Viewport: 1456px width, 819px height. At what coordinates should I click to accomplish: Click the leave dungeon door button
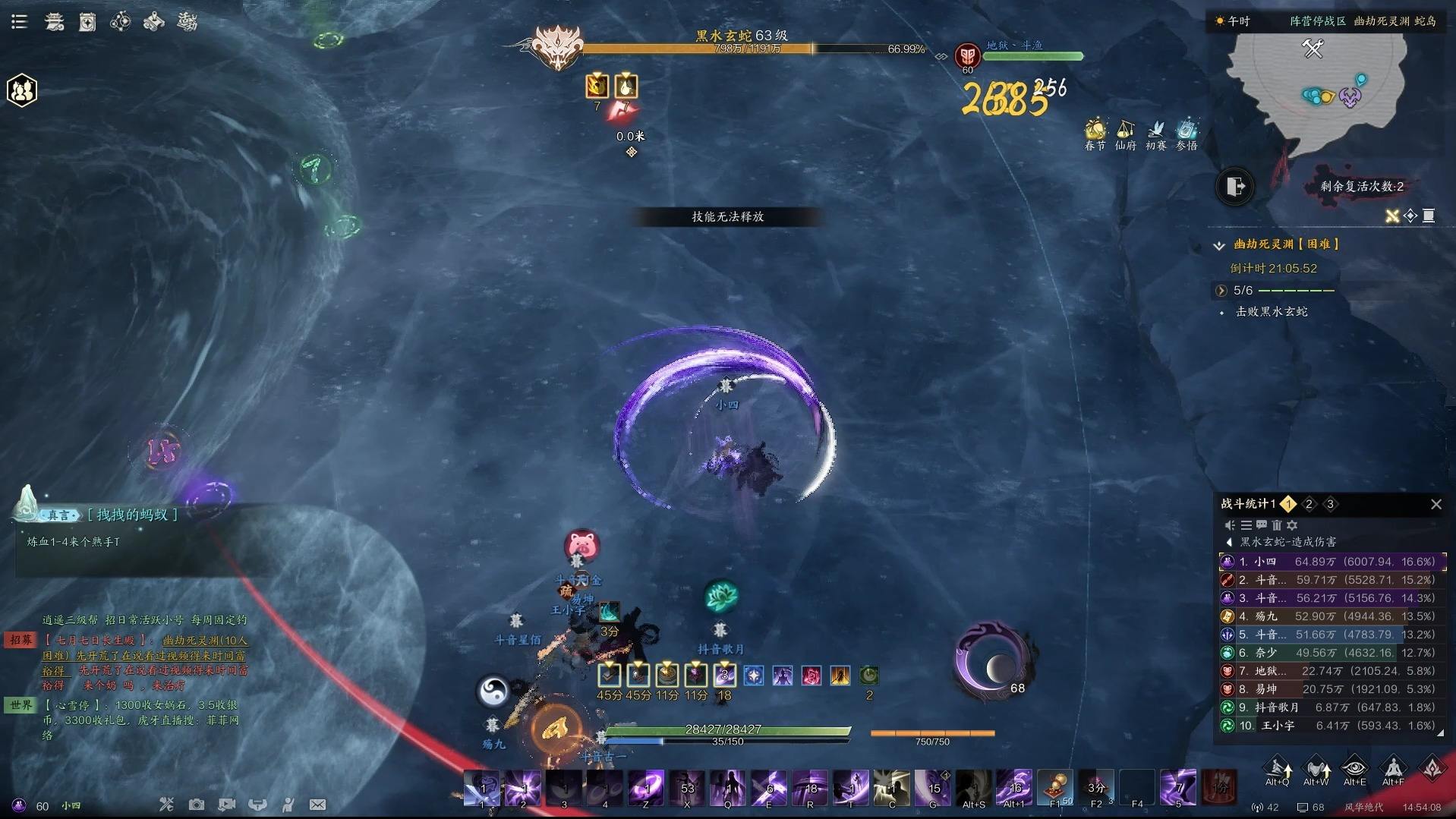(1235, 187)
